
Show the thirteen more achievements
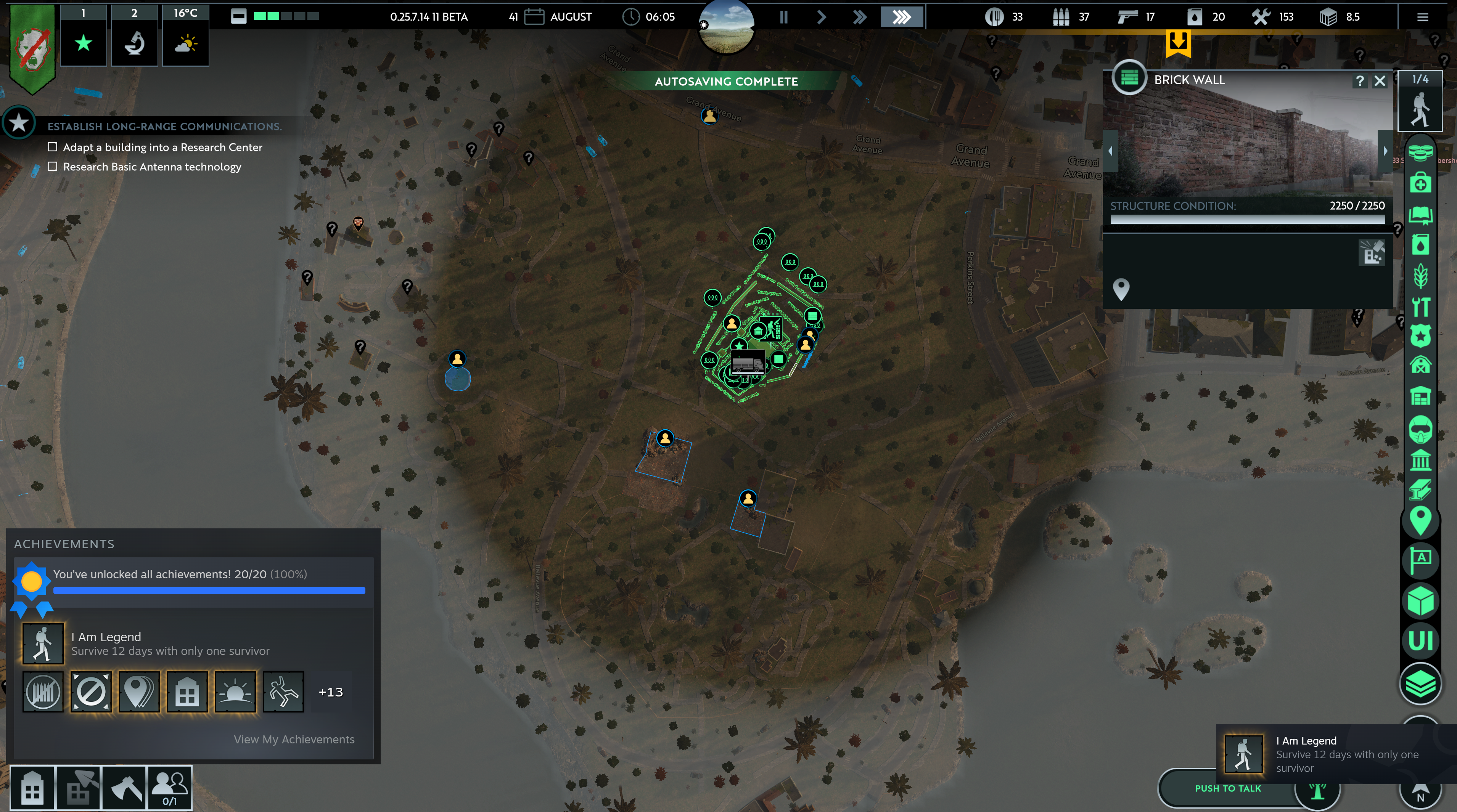[331, 692]
